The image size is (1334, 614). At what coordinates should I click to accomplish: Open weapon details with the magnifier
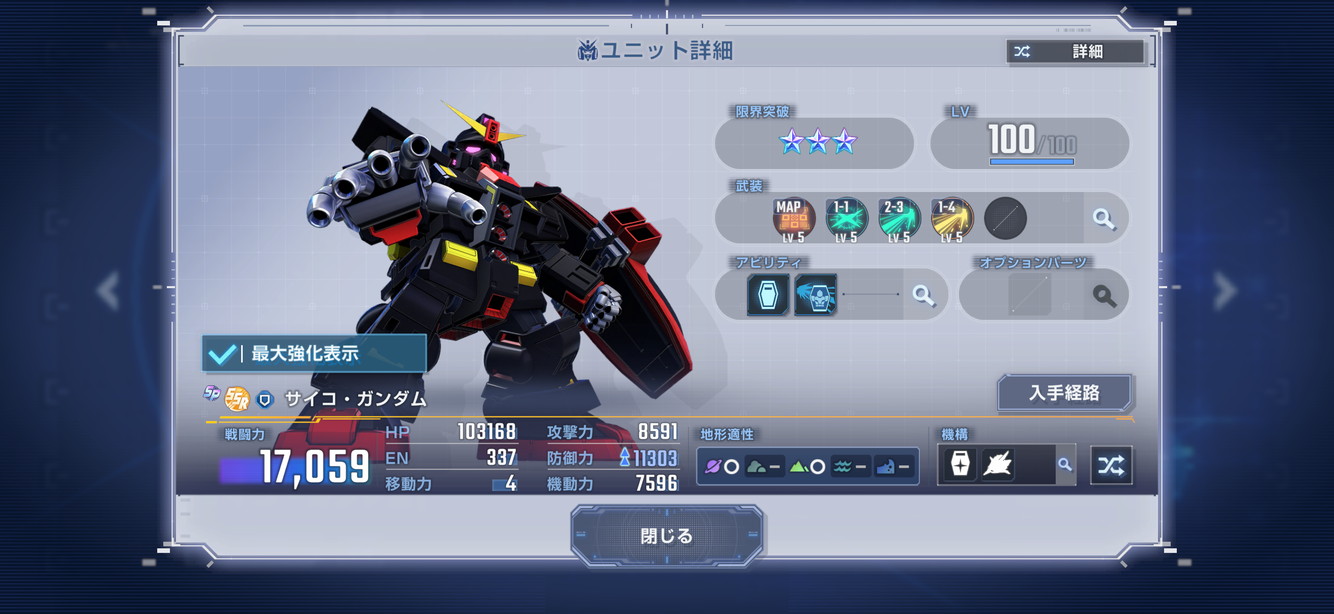(x=1104, y=218)
